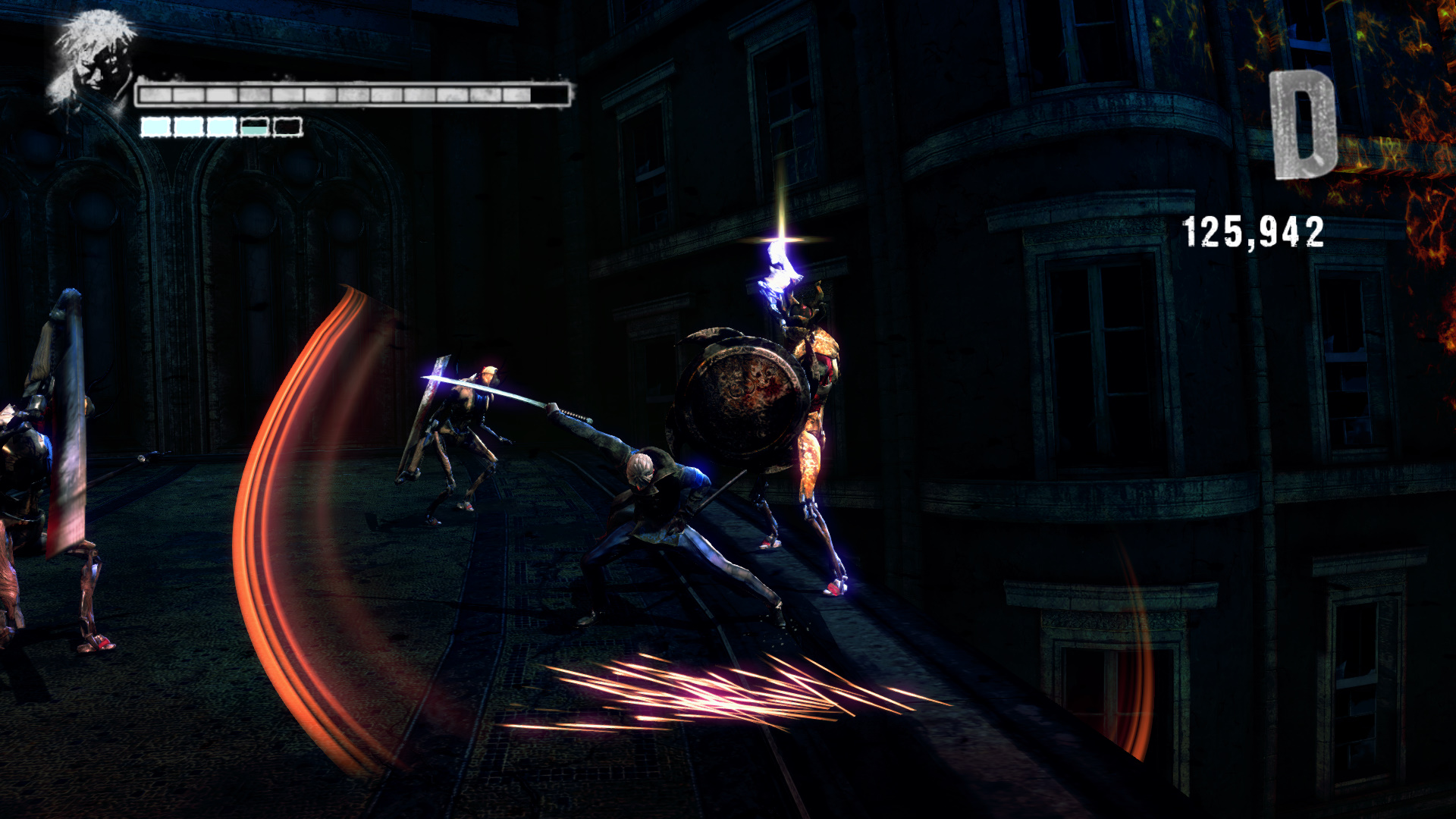The height and width of the screenshot is (819, 1456).
Task: Click Vergil's white portrait icon
Action: click(x=91, y=61)
